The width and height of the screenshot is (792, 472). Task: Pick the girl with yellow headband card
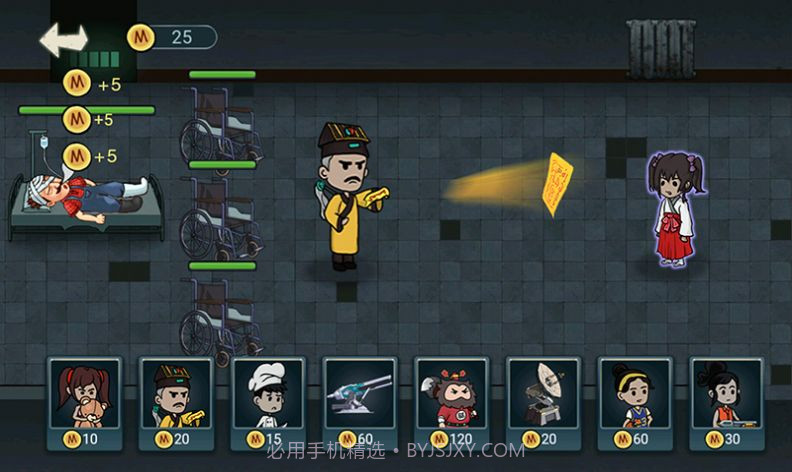pos(635,402)
